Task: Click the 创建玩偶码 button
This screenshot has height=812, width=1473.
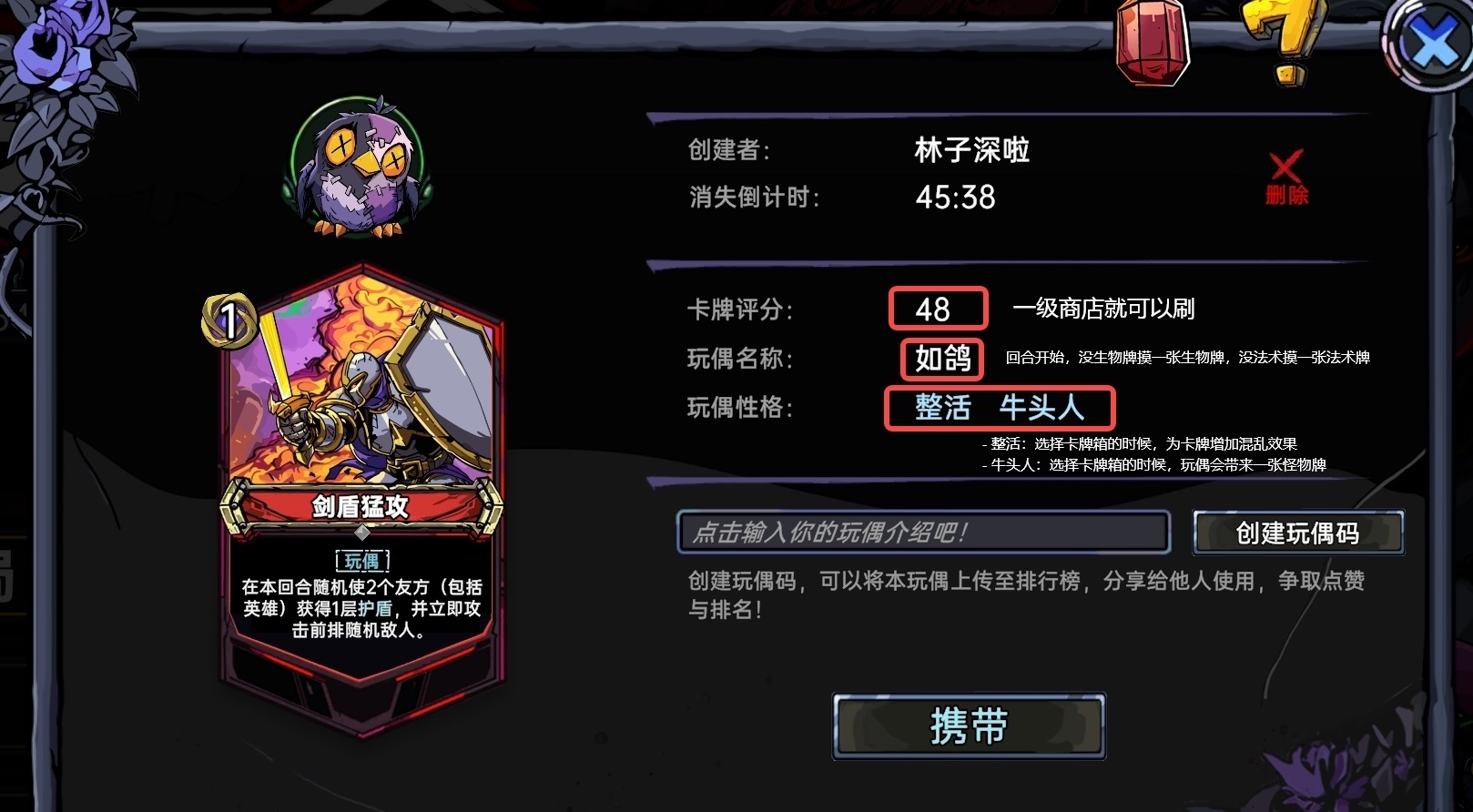Action: pos(1298,534)
